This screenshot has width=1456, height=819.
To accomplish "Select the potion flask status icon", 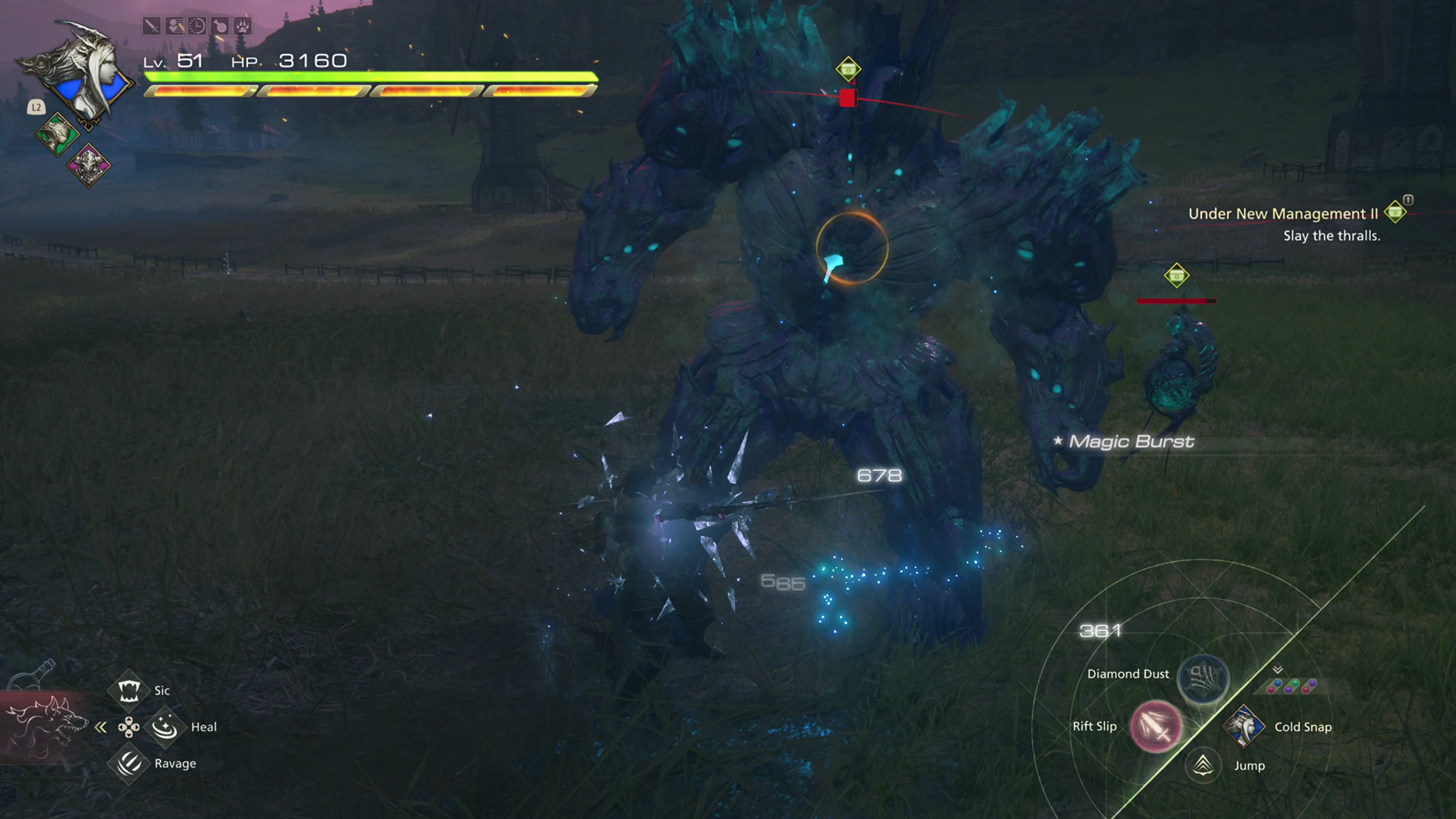I will (220, 26).
